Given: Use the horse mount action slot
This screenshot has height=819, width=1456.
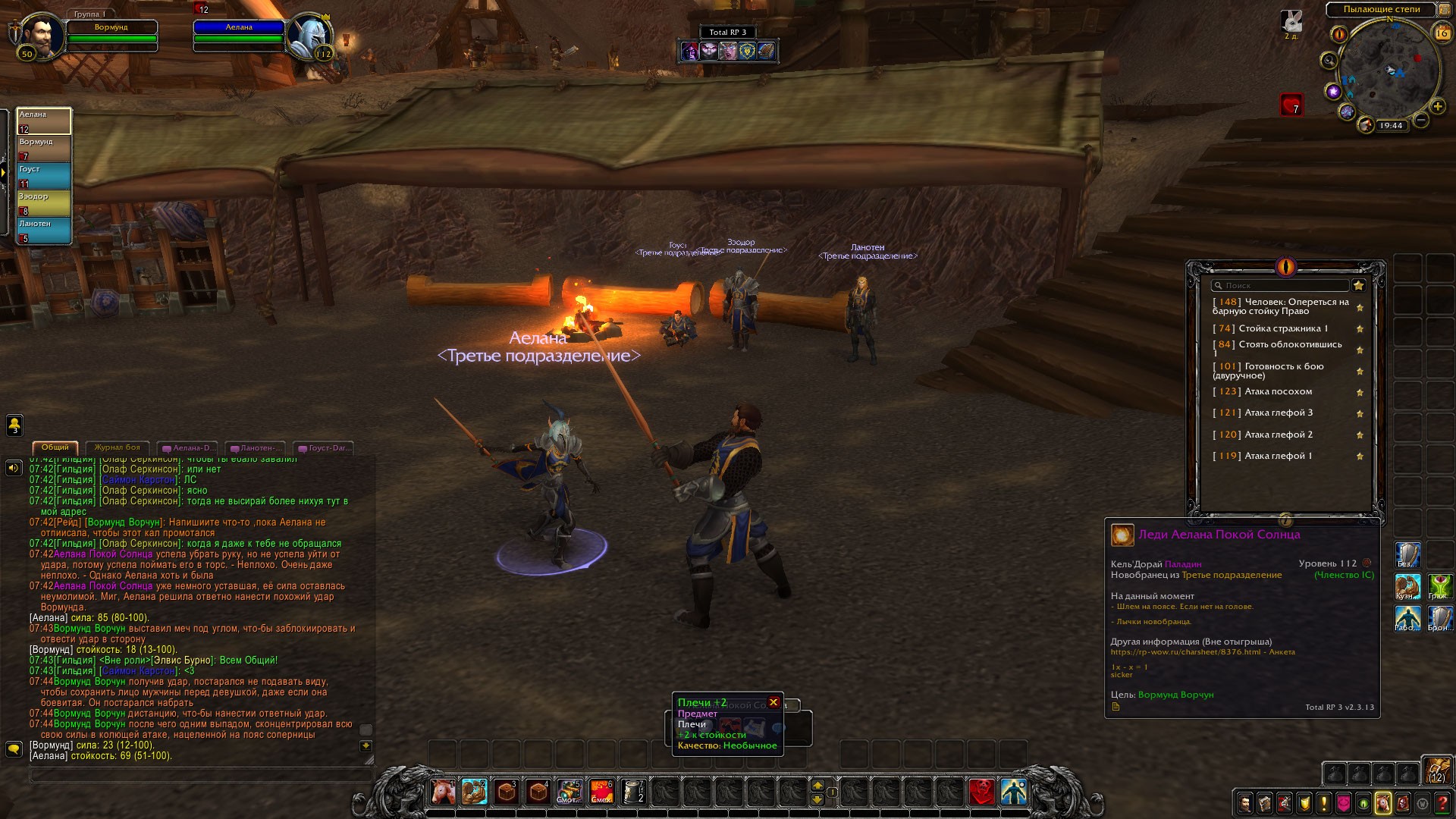Looking at the screenshot, I should point(442,792).
